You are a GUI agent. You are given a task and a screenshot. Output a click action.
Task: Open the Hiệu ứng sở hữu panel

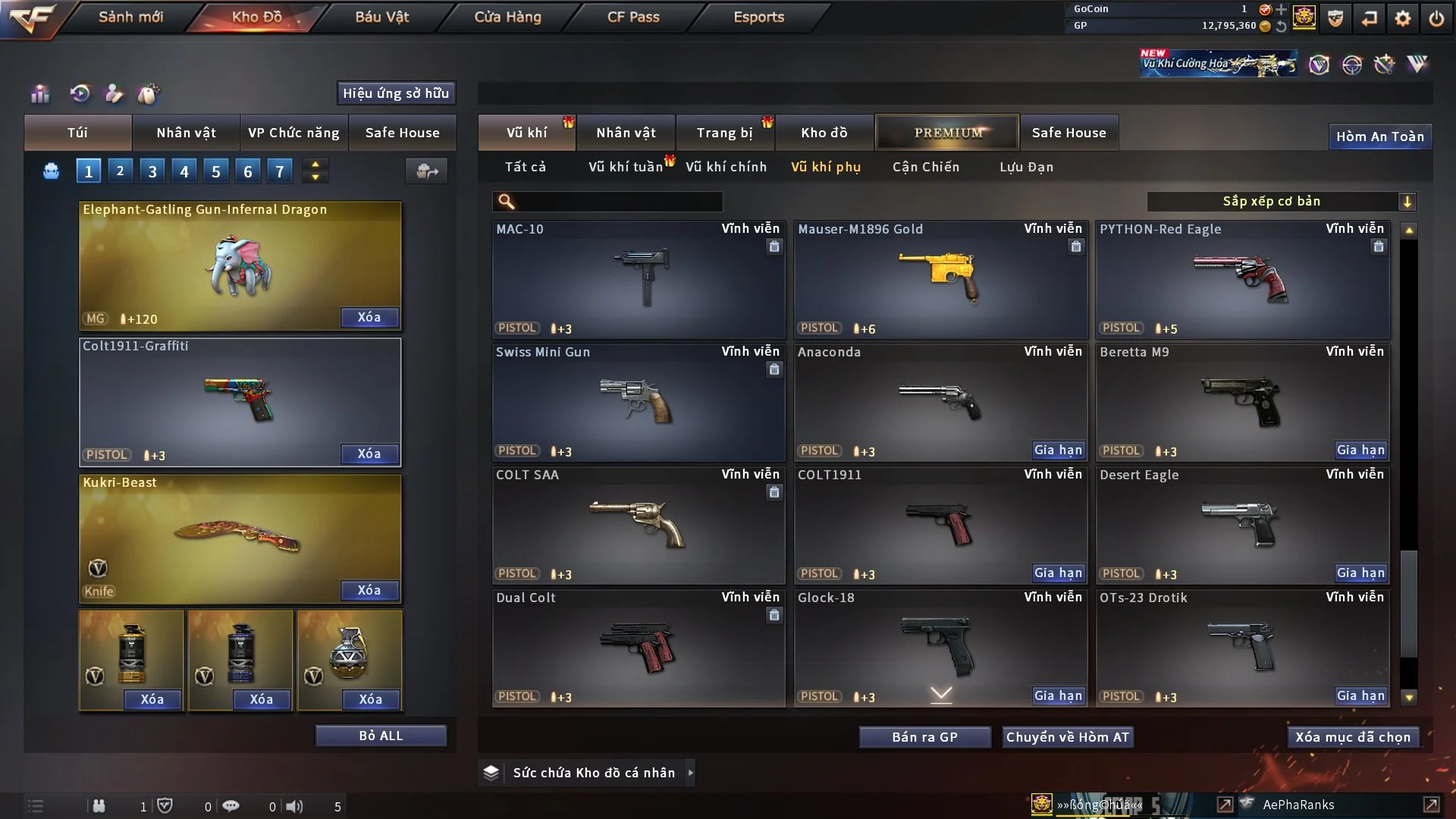[396, 93]
